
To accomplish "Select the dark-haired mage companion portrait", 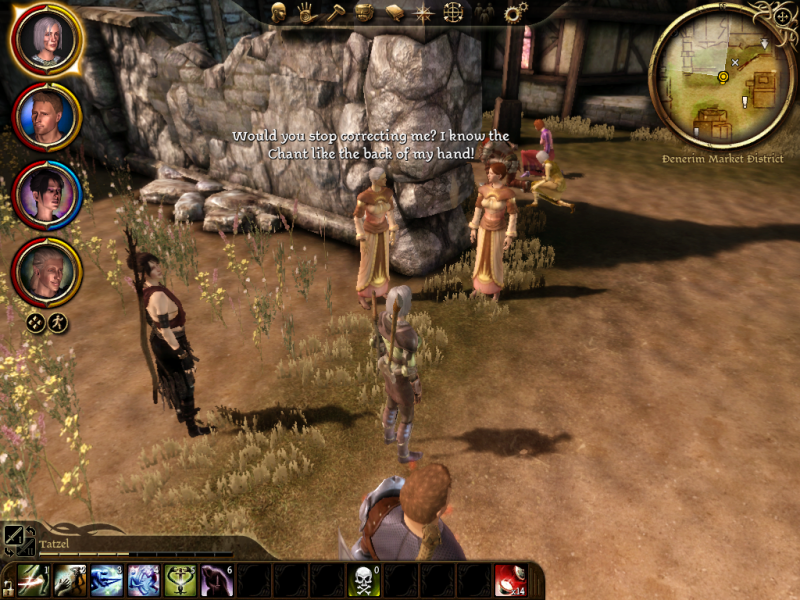I will 46,194.
